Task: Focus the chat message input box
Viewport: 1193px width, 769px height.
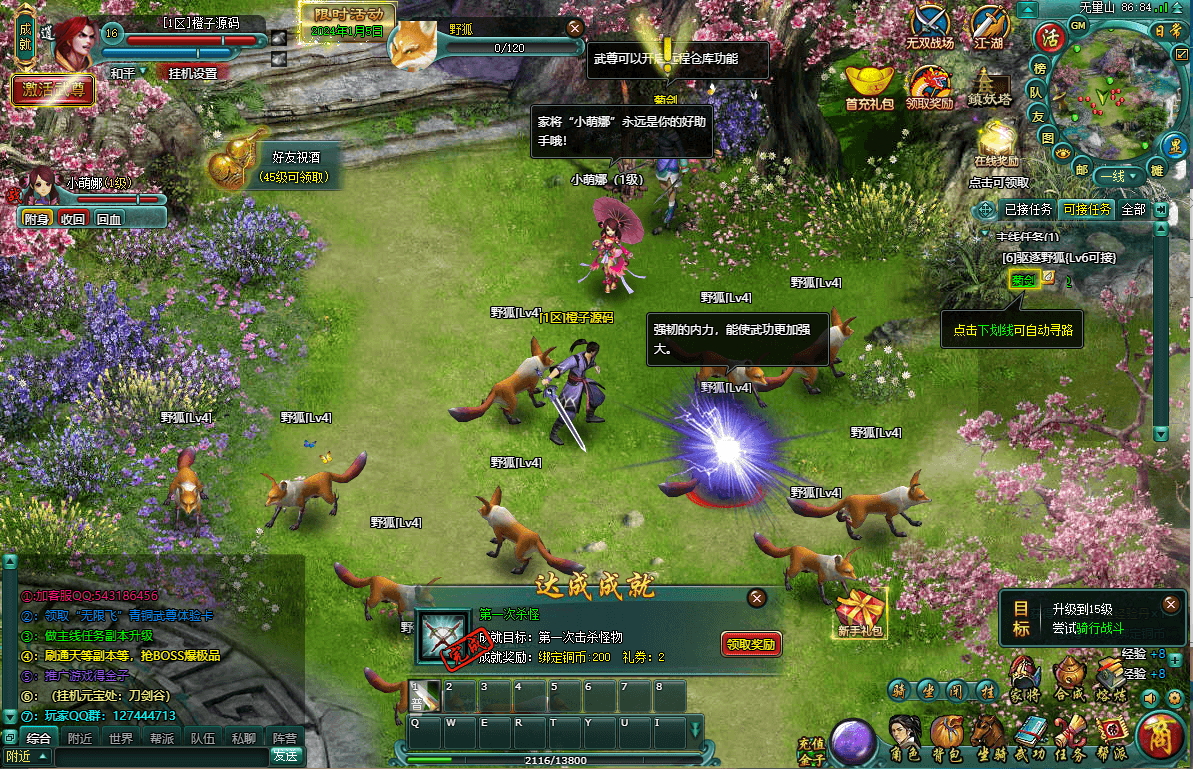Action: 150,756
